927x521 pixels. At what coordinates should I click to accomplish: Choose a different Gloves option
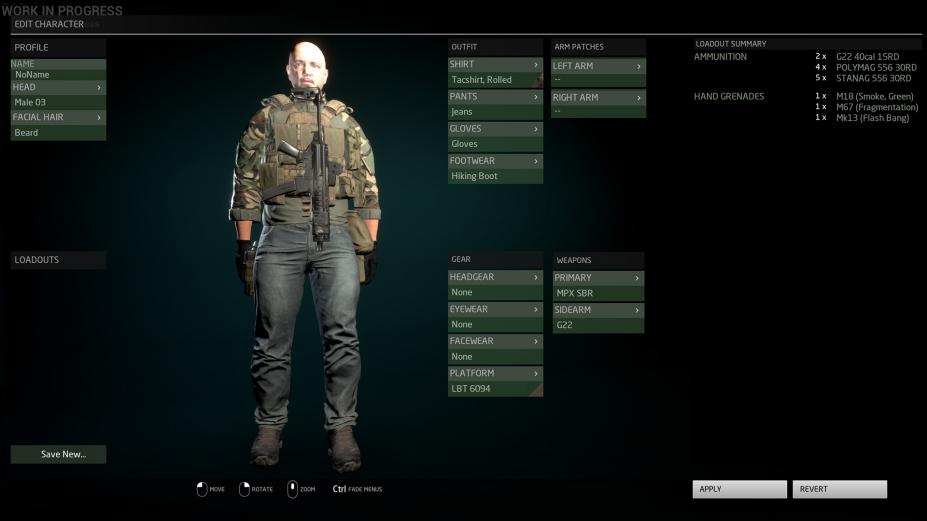[x=495, y=129]
